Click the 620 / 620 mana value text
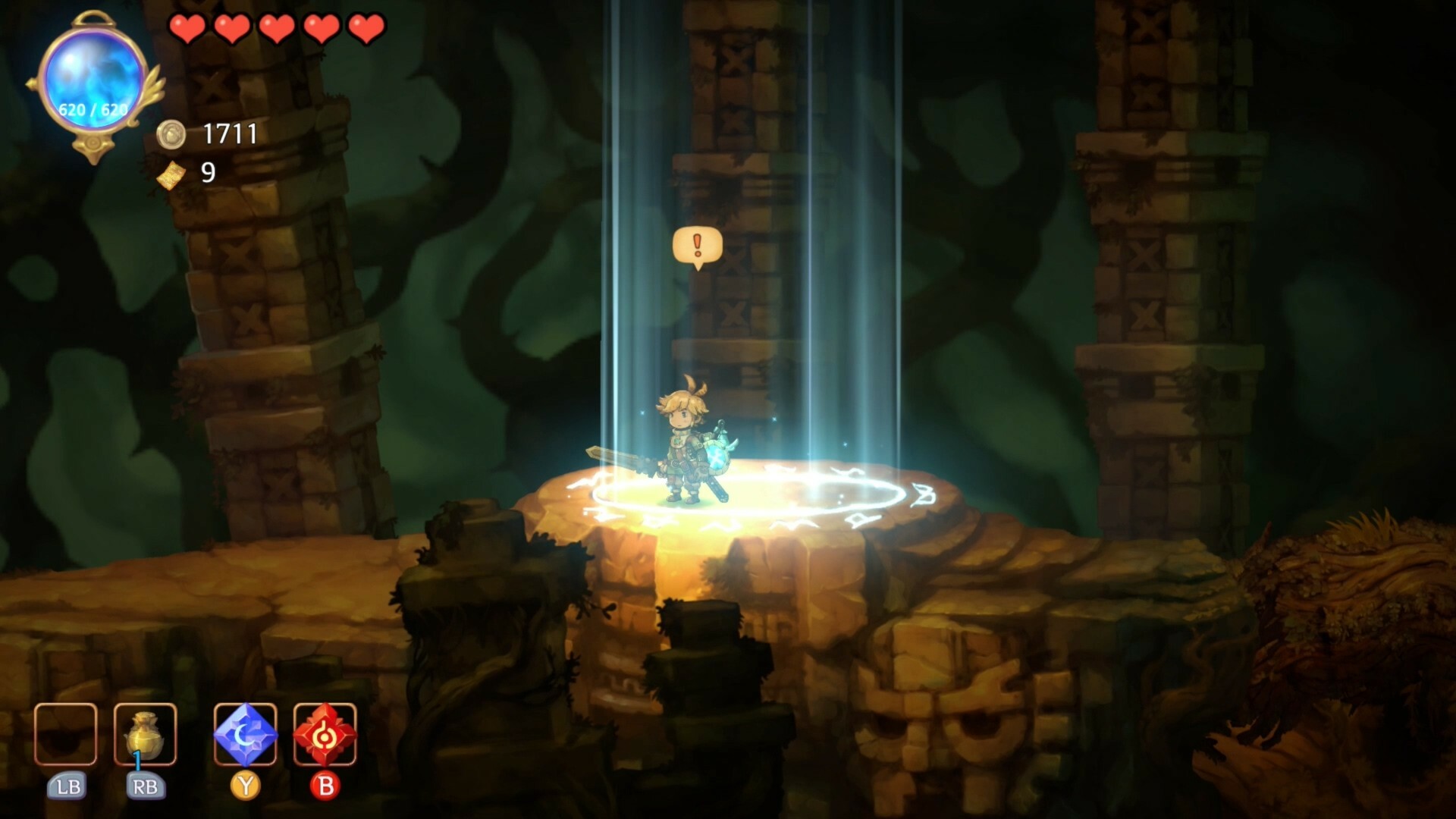Screen dimensions: 1456x819 click(x=93, y=108)
